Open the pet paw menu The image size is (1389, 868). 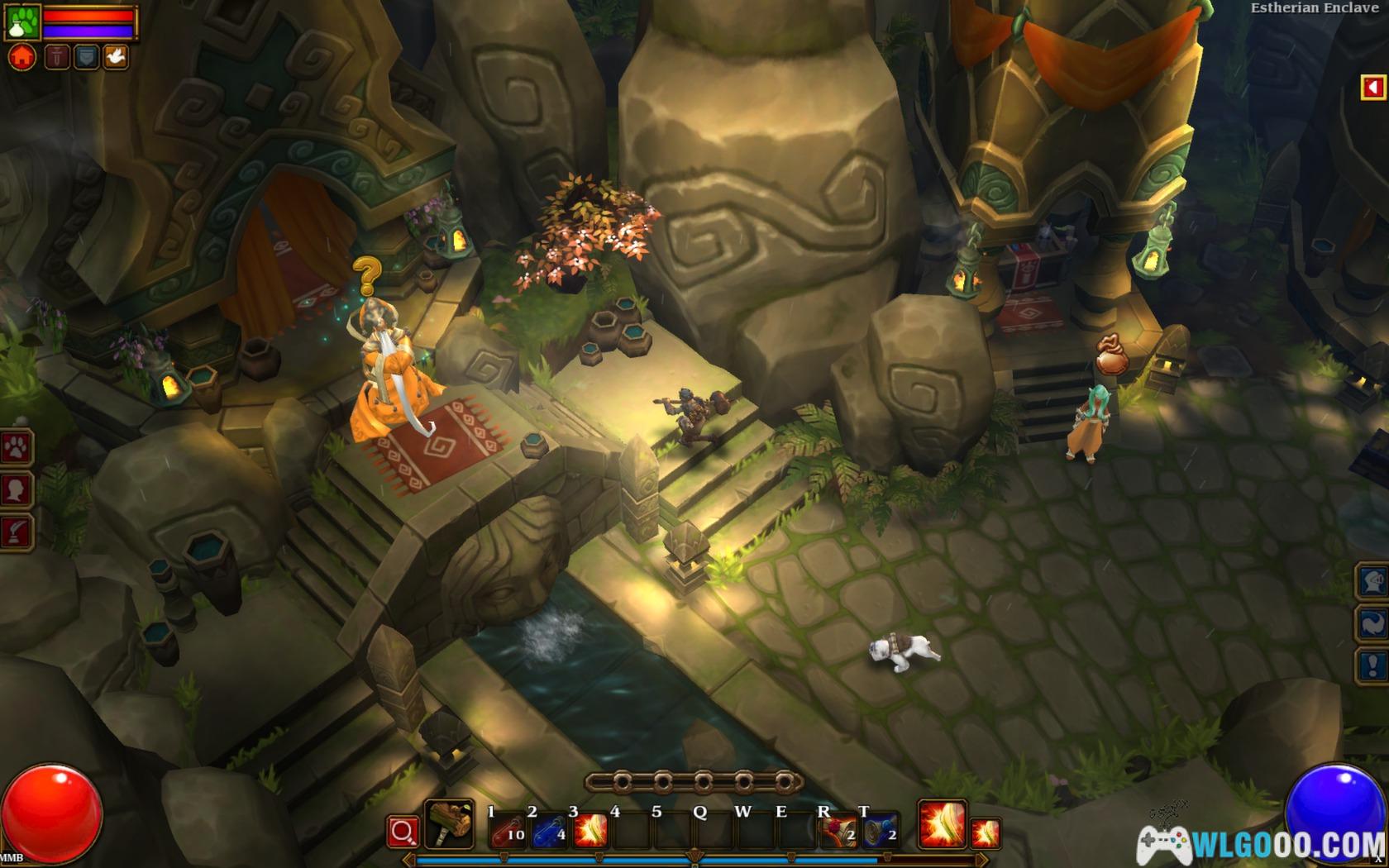16,447
